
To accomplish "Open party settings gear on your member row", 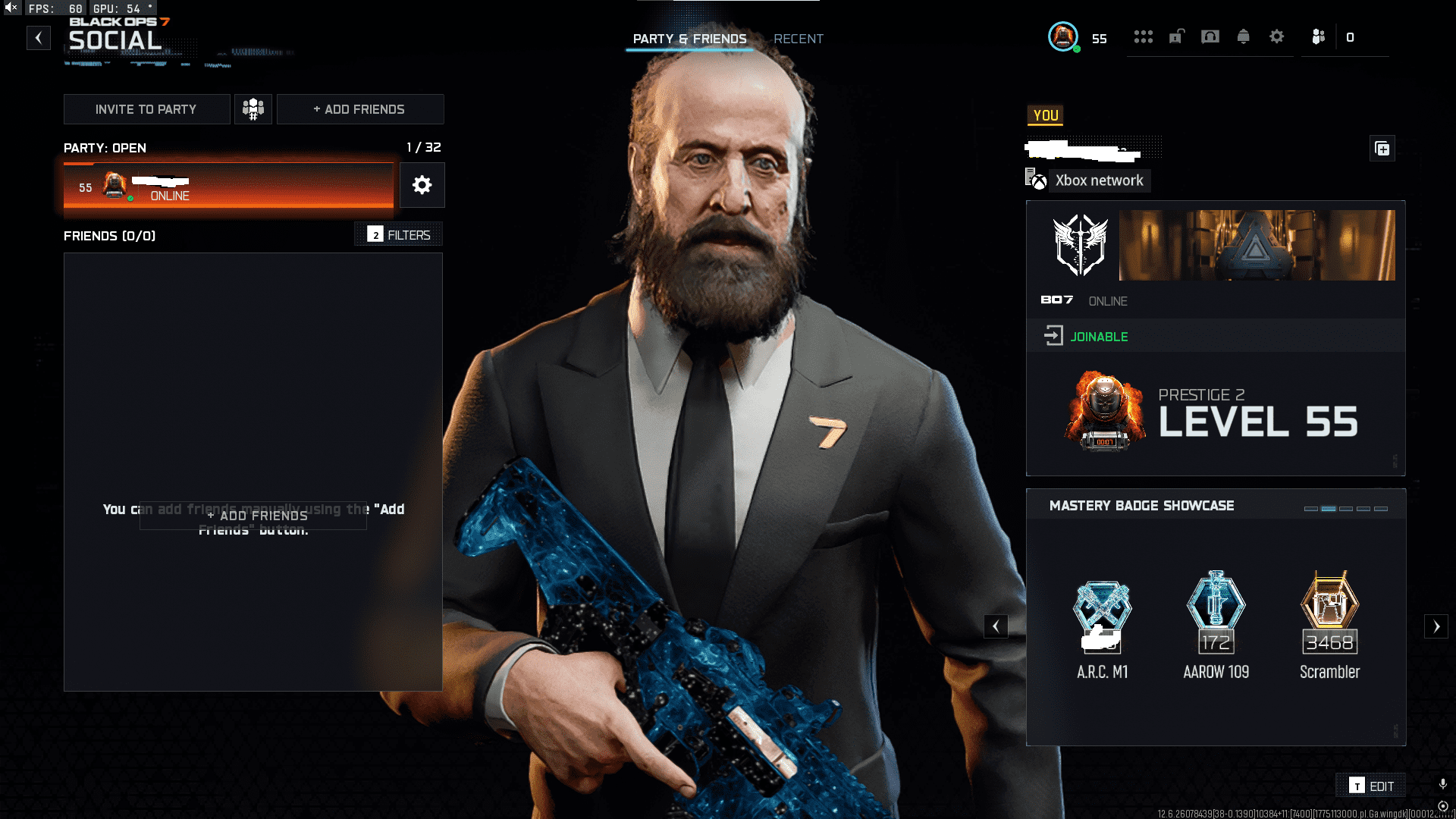I will 422,185.
